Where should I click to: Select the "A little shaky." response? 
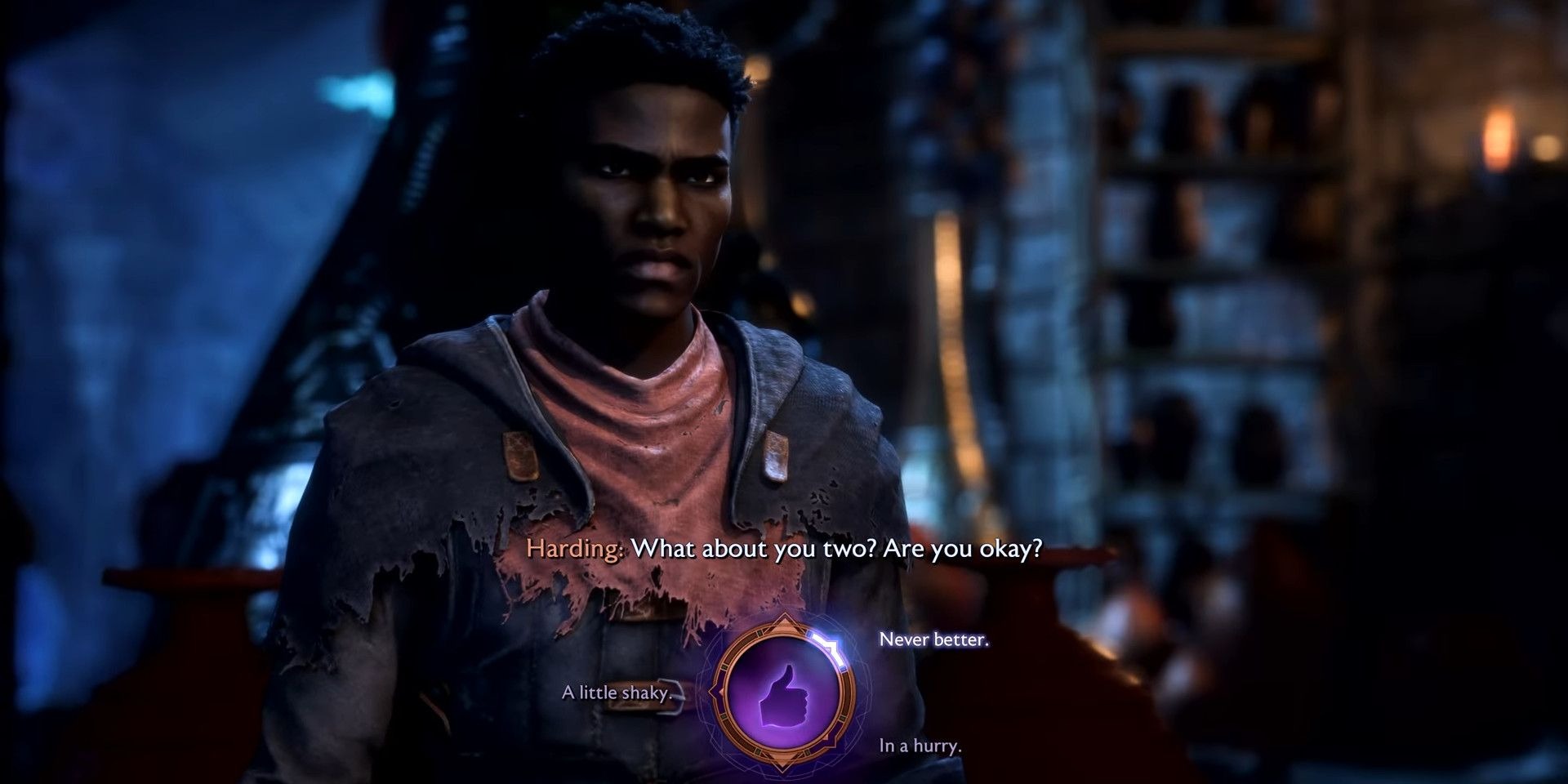coord(617,693)
